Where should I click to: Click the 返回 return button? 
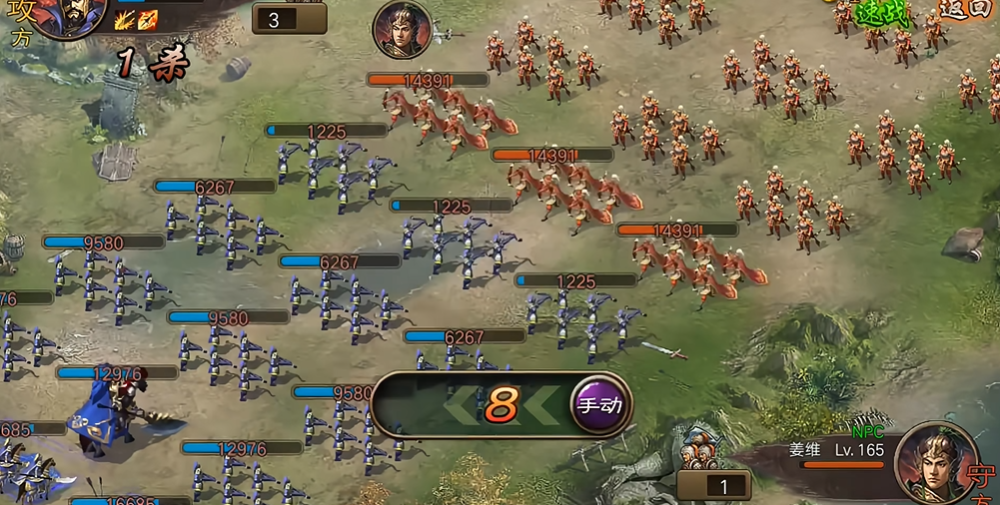pos(963,9)
